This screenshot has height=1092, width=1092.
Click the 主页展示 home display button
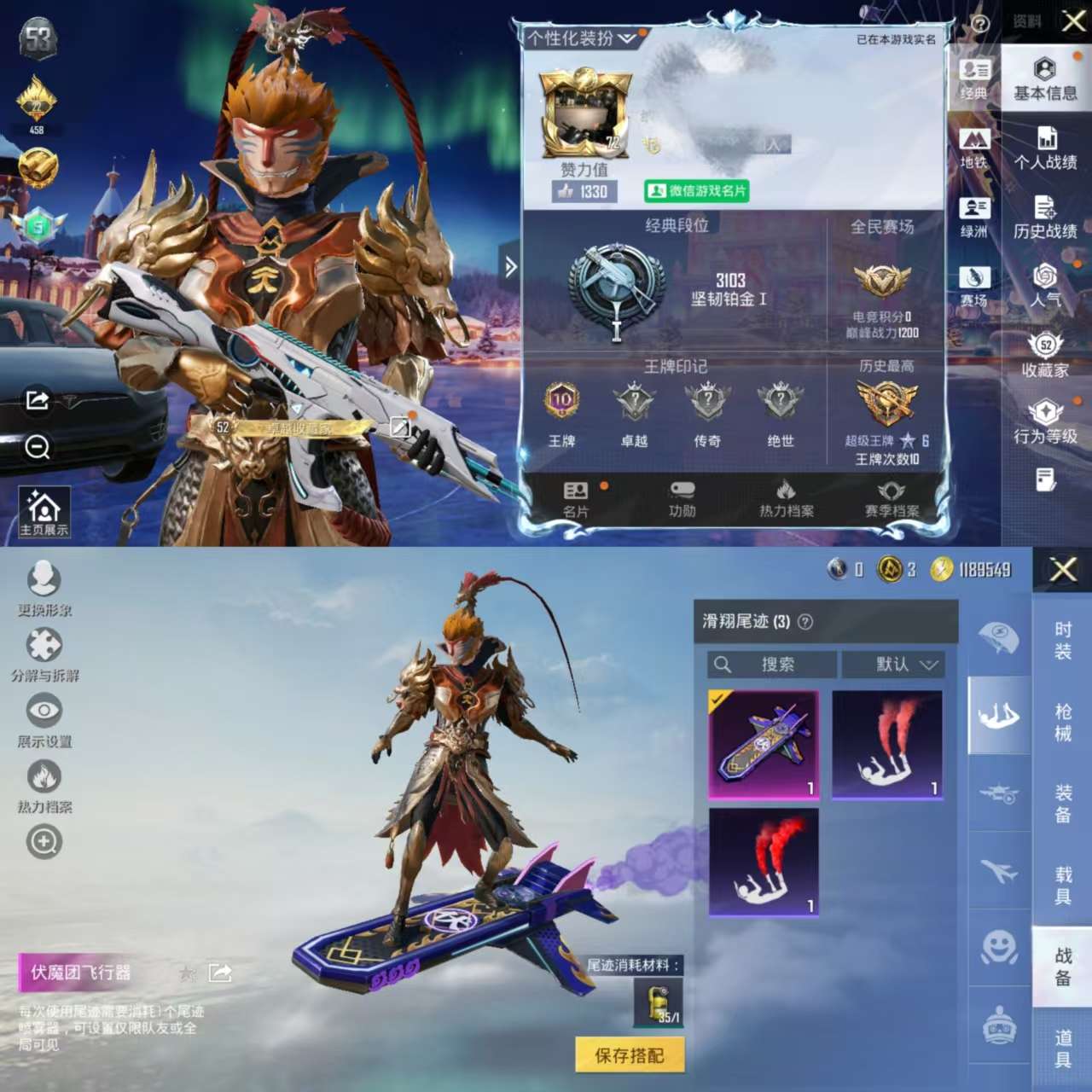pyautogui.click(x=44, y=513)
